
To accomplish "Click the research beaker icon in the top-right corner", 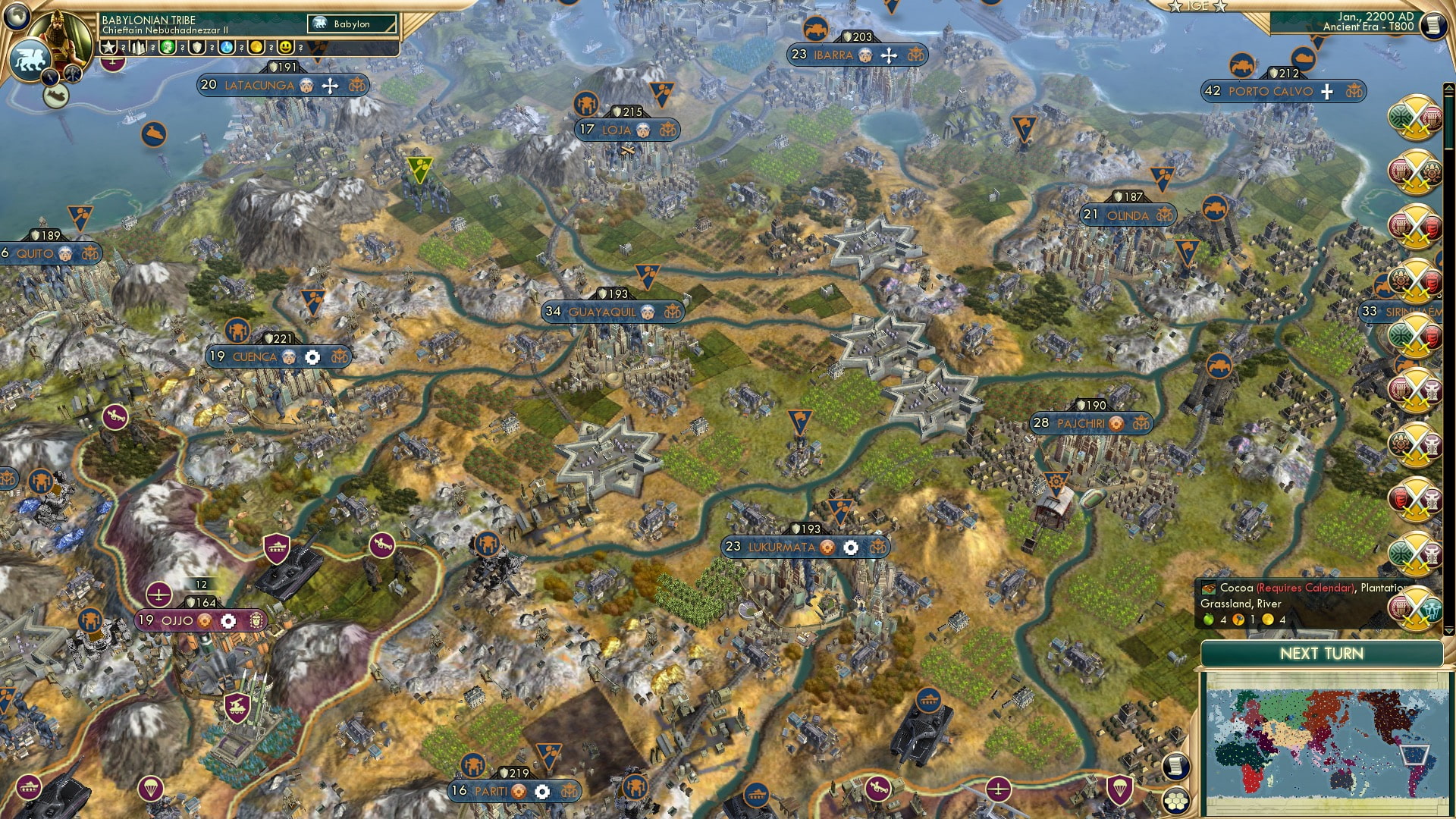I will 1436,25.
